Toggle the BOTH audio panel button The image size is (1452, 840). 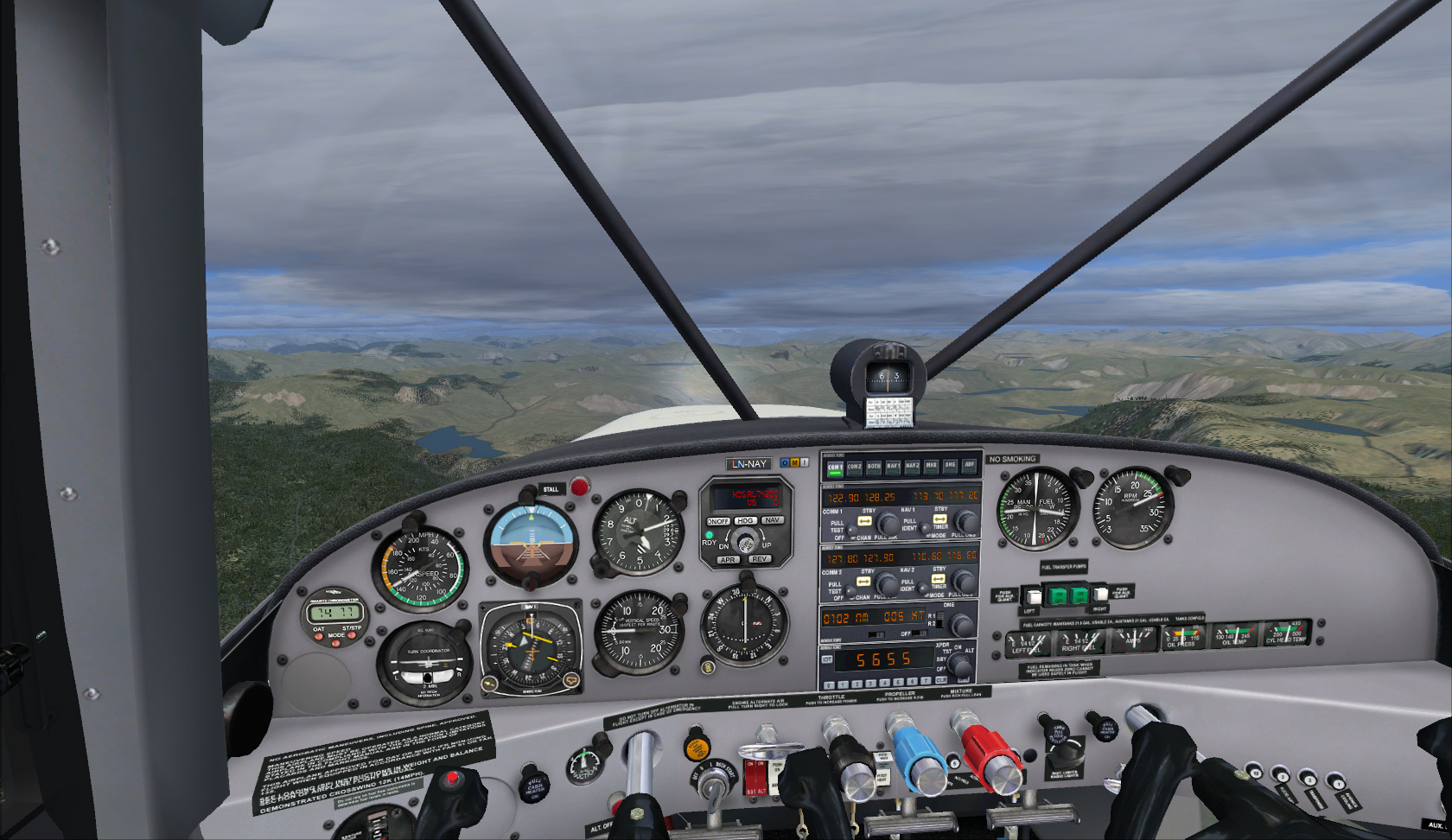tap(874, 467)
